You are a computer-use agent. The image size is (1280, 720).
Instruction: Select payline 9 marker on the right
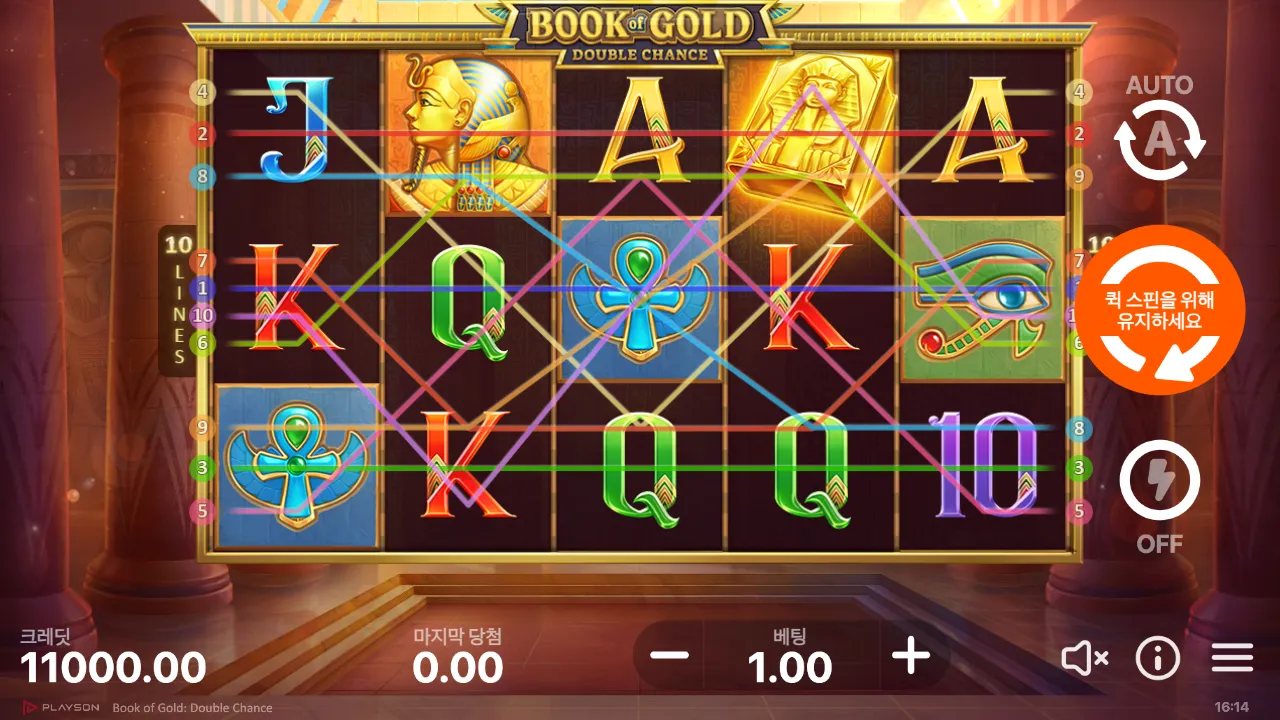pyautogui.click(x=1078, y=178)
